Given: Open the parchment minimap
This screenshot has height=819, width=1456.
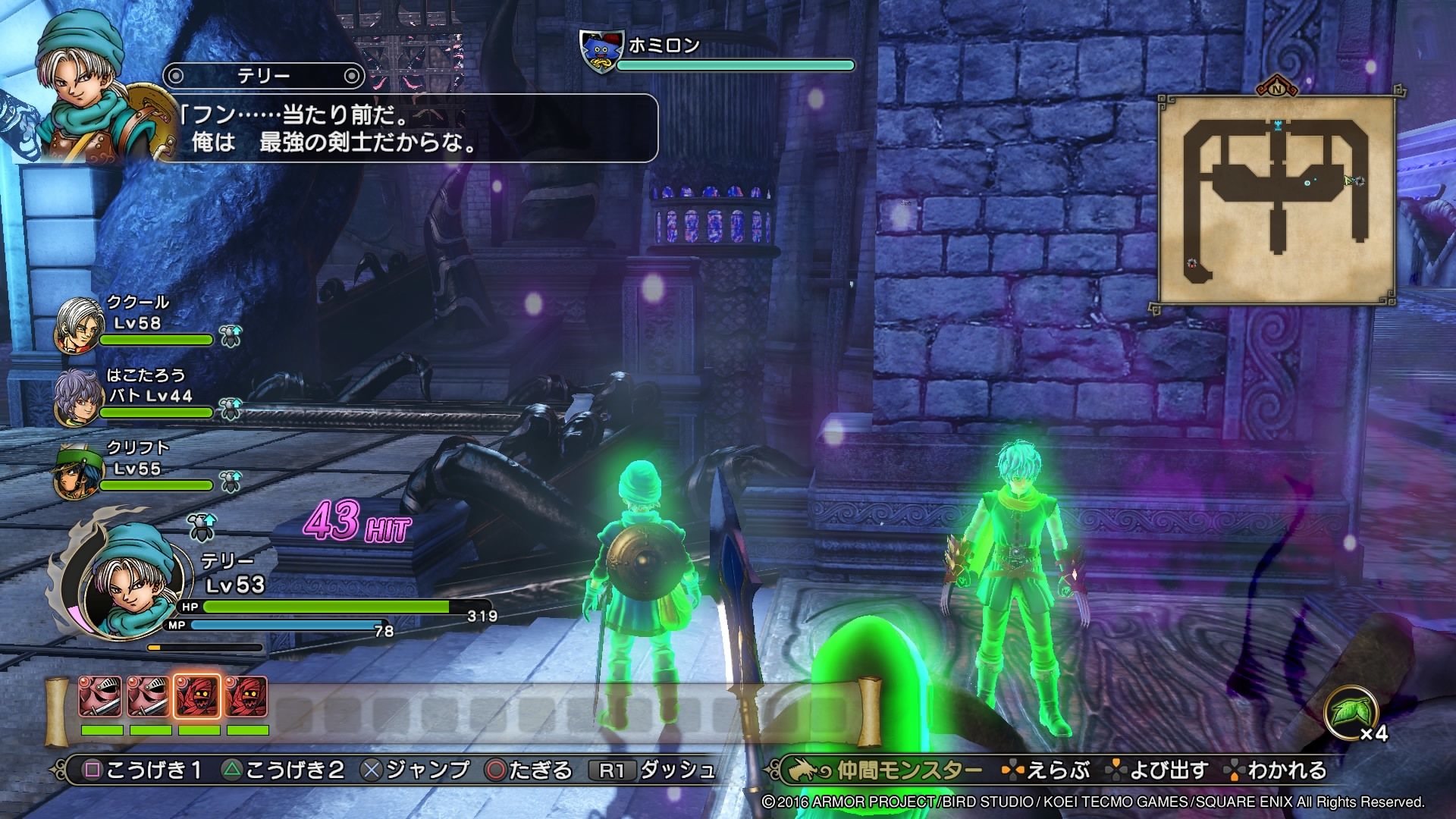Looking at the screenshot, I should click(1276, 200).
